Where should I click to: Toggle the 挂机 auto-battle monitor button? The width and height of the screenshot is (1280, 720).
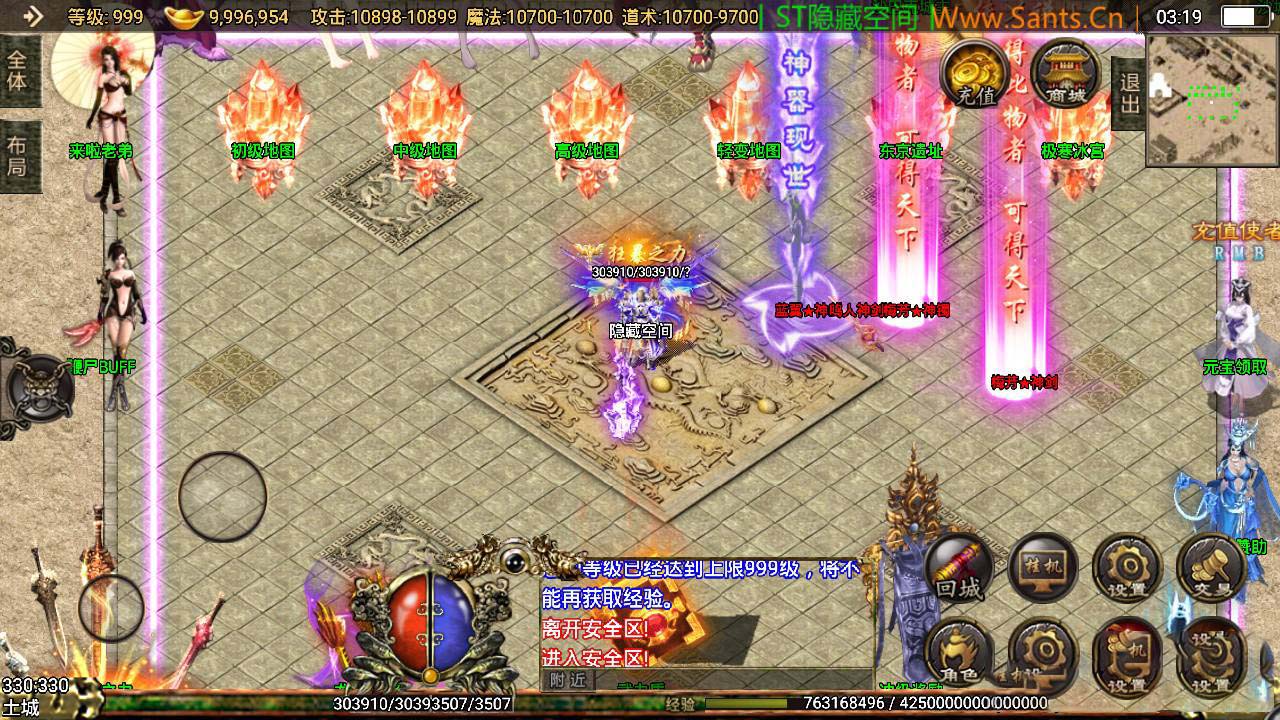(x=1043, y=567)
